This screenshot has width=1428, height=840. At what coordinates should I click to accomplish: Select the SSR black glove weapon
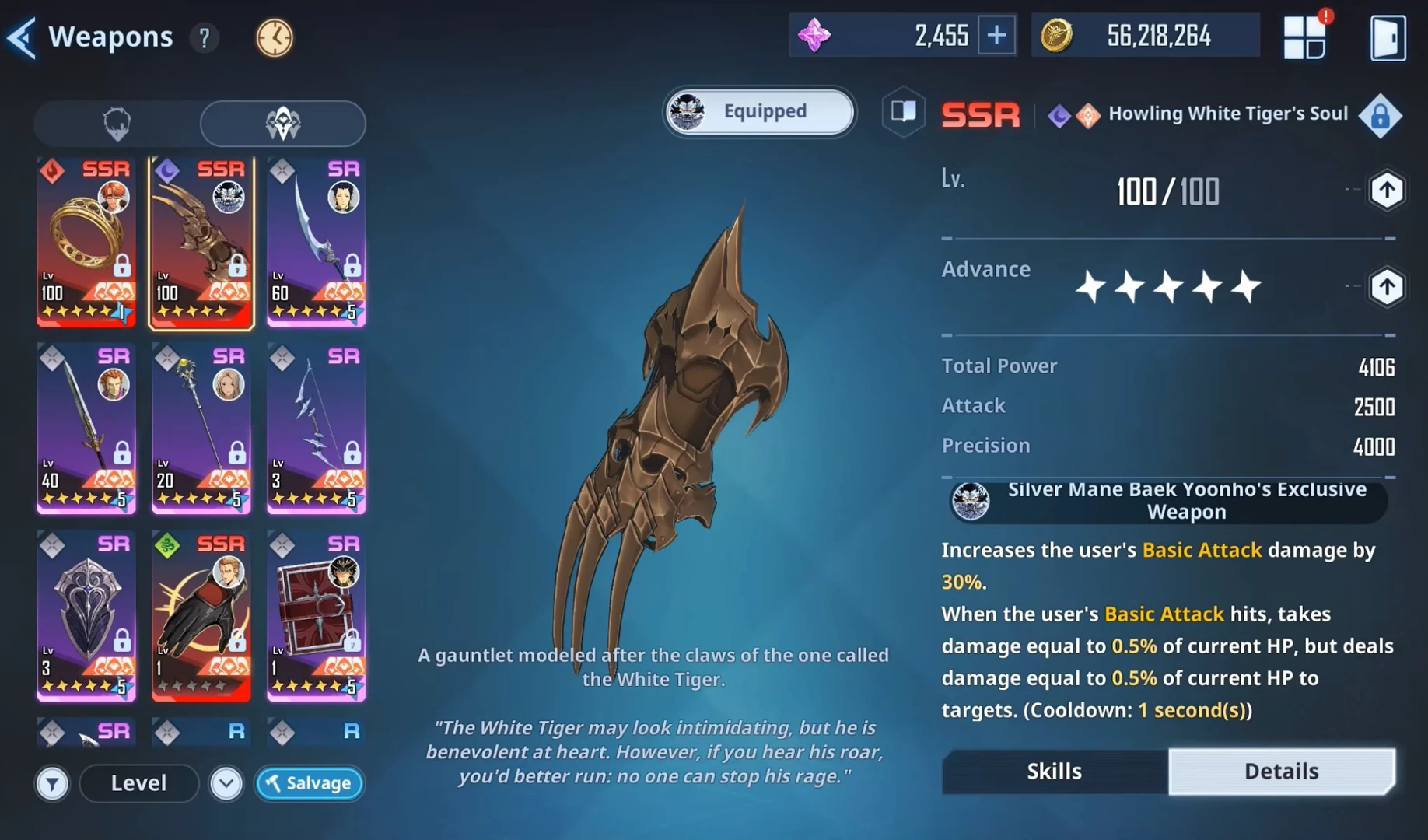(x=201, y=616)
